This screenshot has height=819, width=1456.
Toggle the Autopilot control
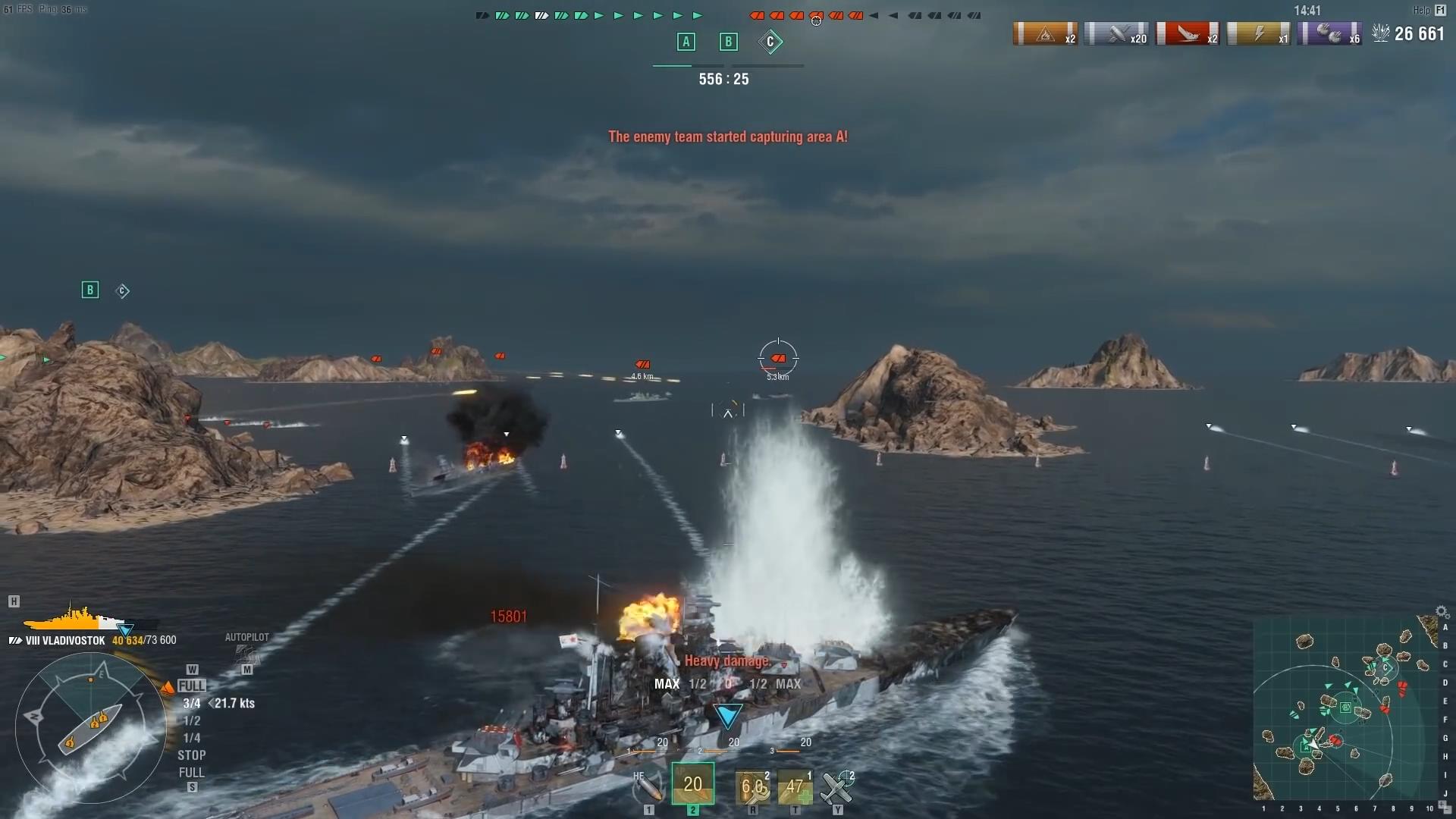tap(246, 651)
